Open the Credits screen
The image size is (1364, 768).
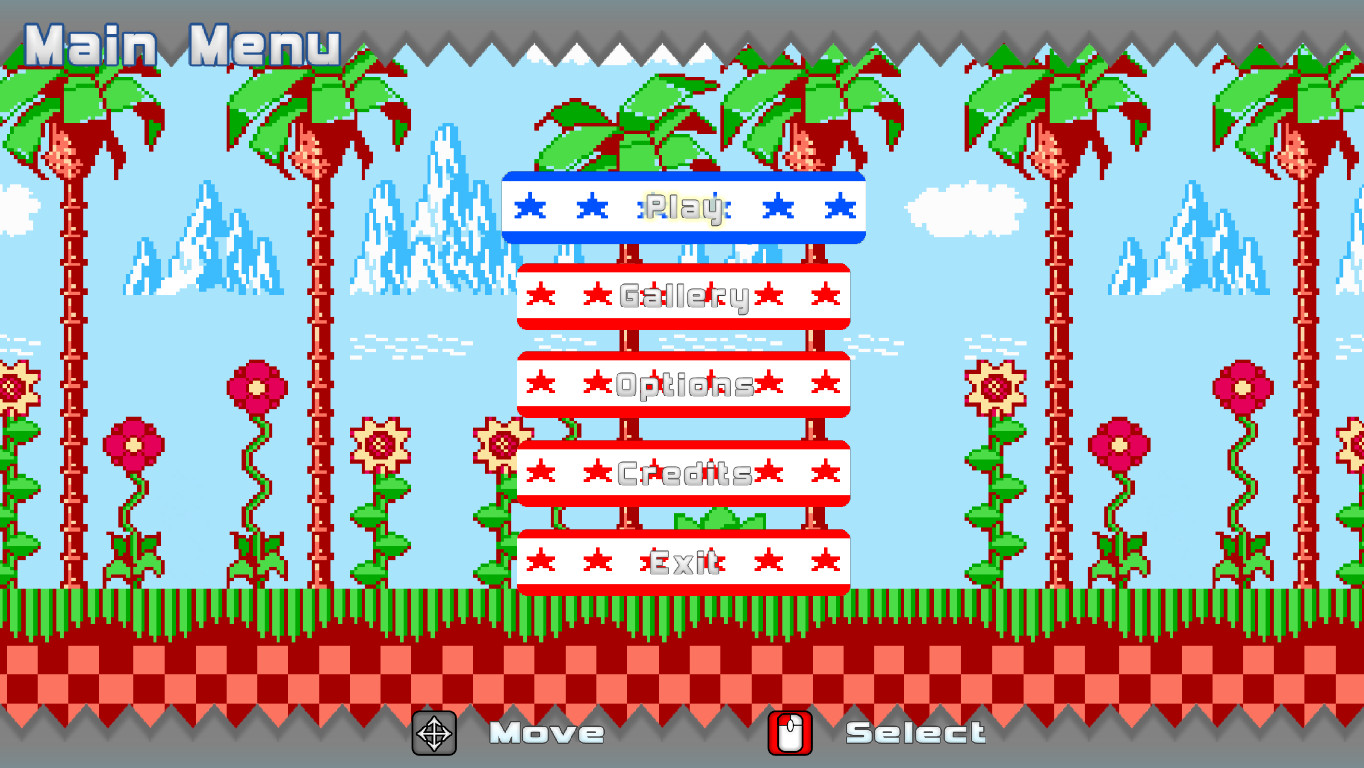click(683, 472)
